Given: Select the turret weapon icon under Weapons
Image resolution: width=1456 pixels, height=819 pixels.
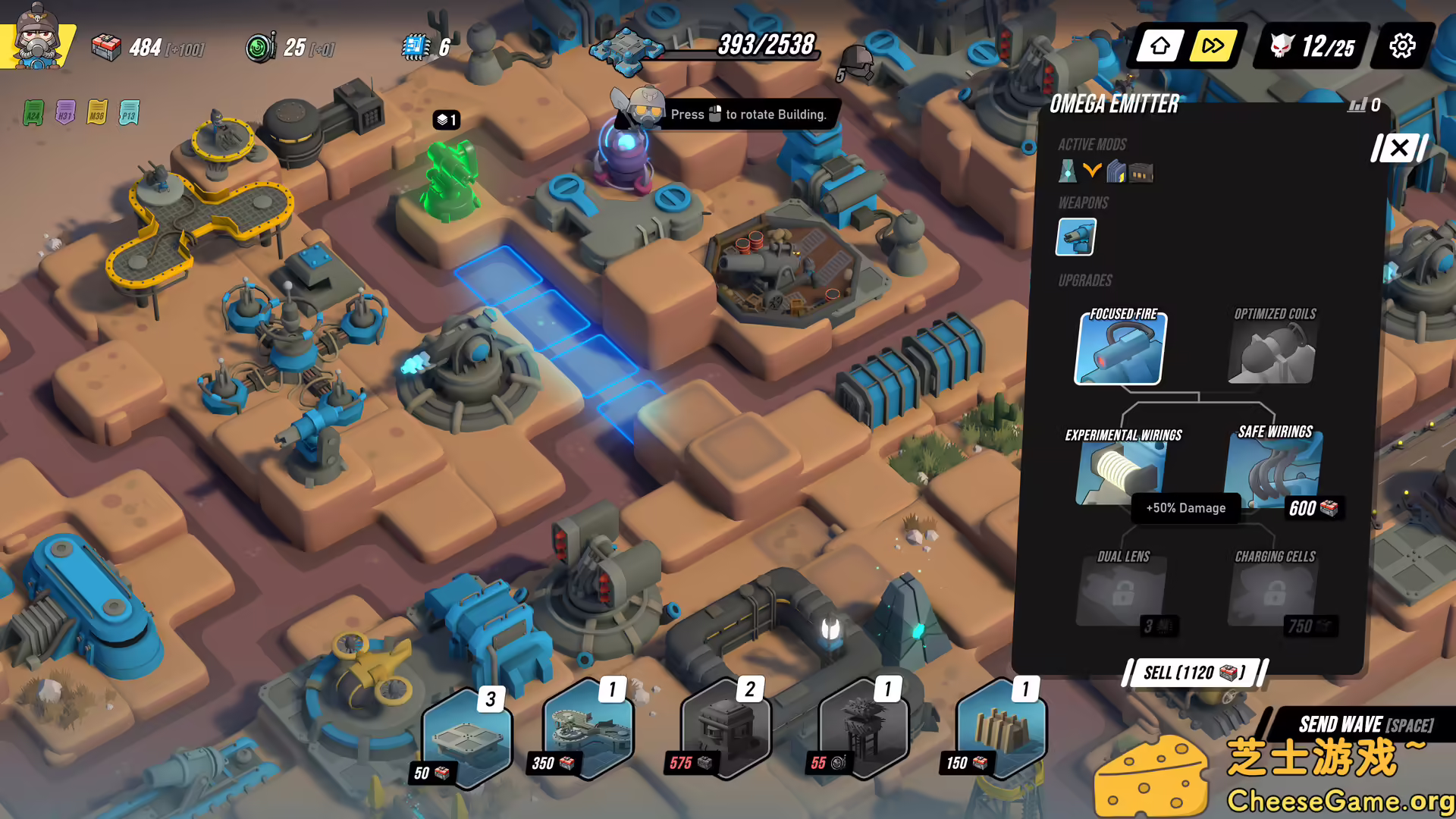Looking at the screenshot, I should (x=1075, y=237).
